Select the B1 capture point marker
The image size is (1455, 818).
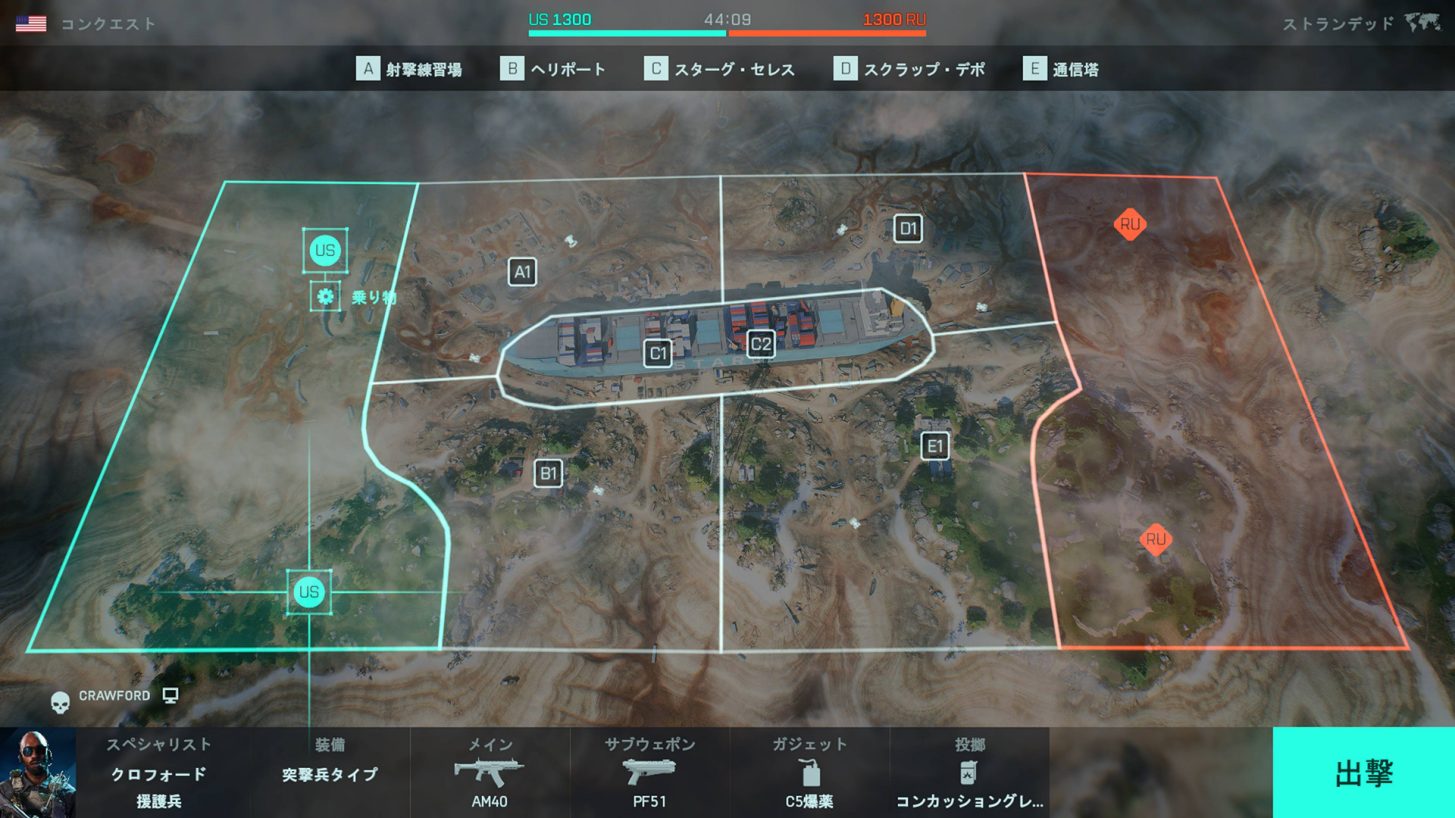pyautogui.click(x=548, y=473)
